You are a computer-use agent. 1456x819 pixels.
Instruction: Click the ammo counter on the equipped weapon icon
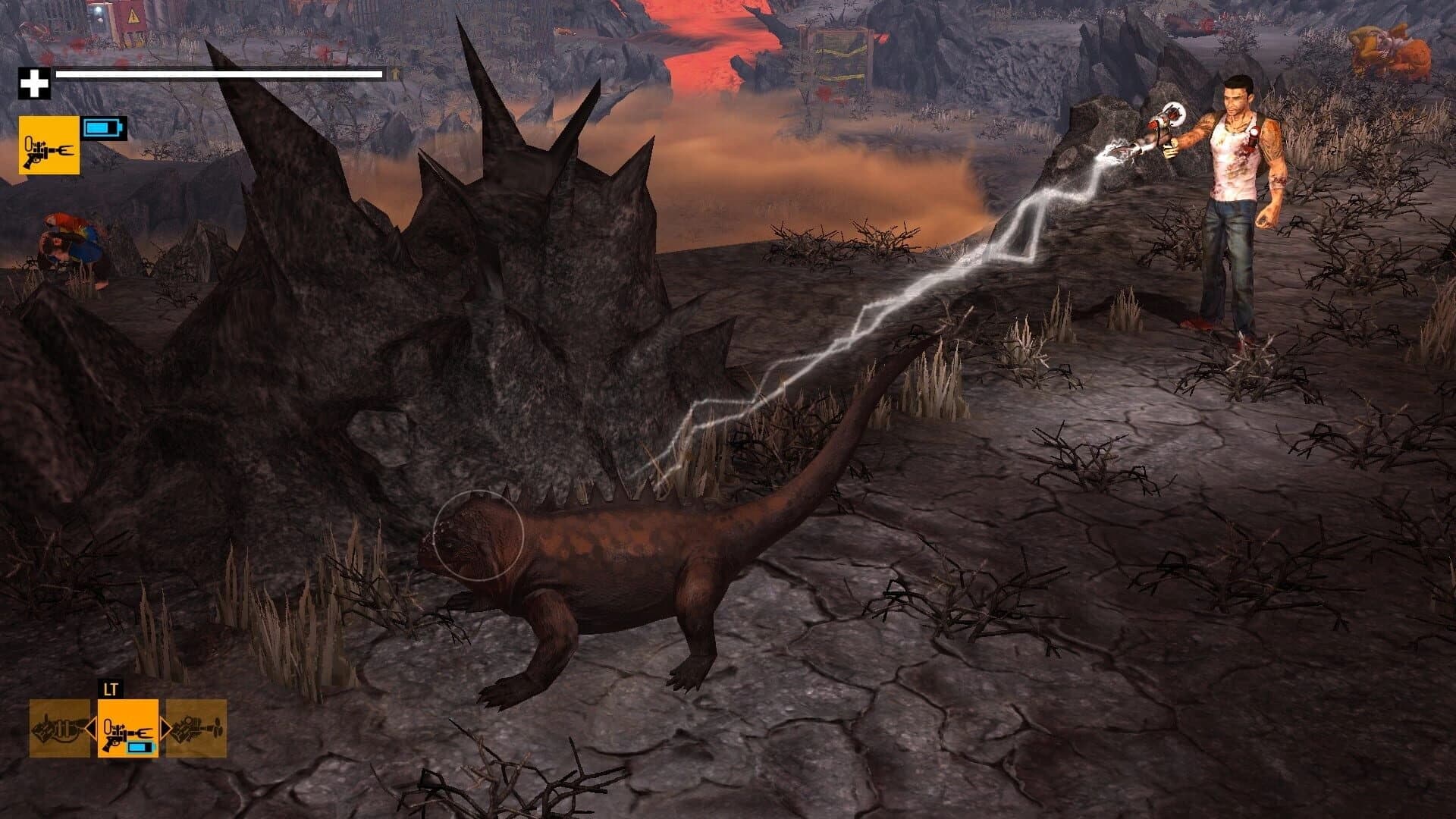[140, 747]
